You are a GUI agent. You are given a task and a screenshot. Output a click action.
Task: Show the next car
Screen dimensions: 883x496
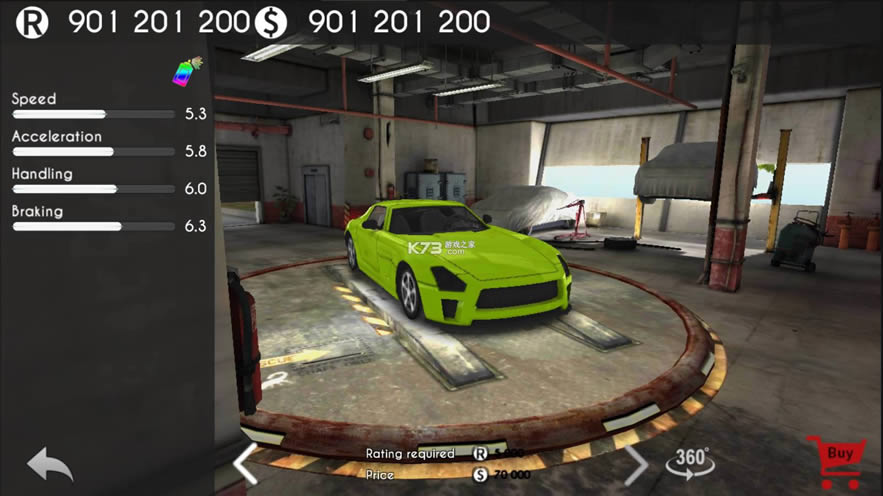pyautogui.click(x=636, y=463)
